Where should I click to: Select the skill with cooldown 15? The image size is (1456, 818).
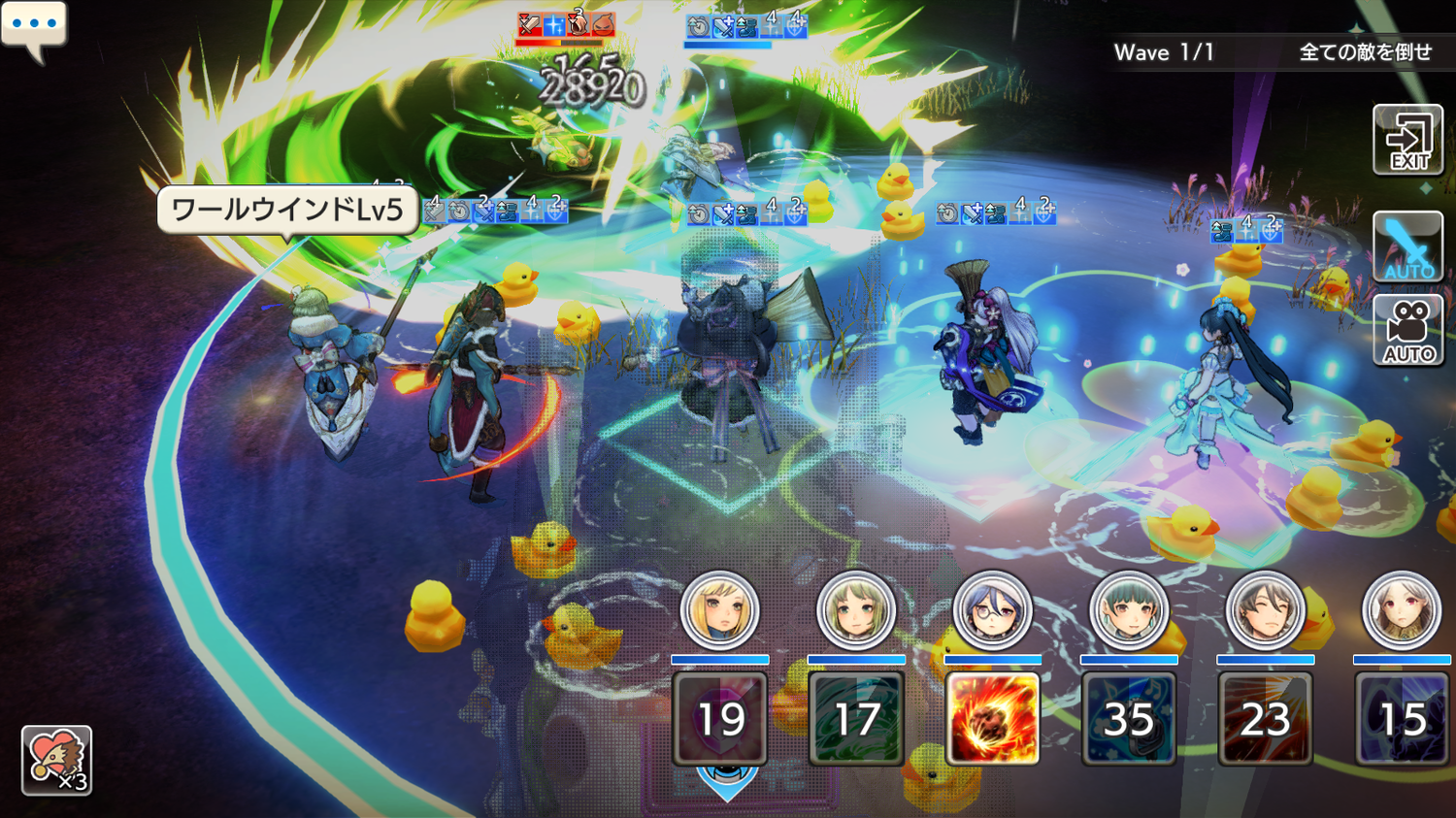point(1402,719)
